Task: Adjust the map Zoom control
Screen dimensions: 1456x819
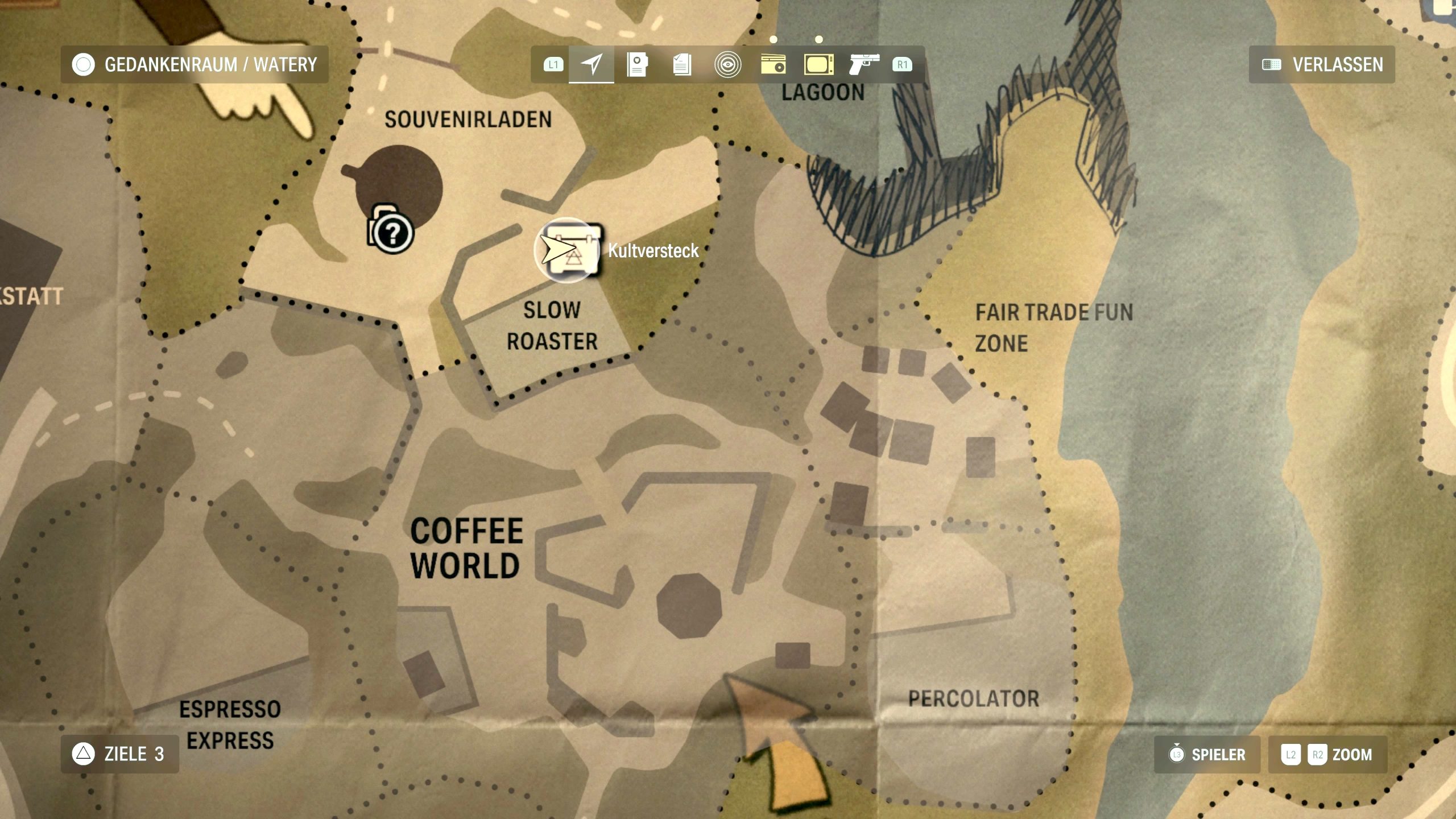Action: click(x=1327, y=755)
